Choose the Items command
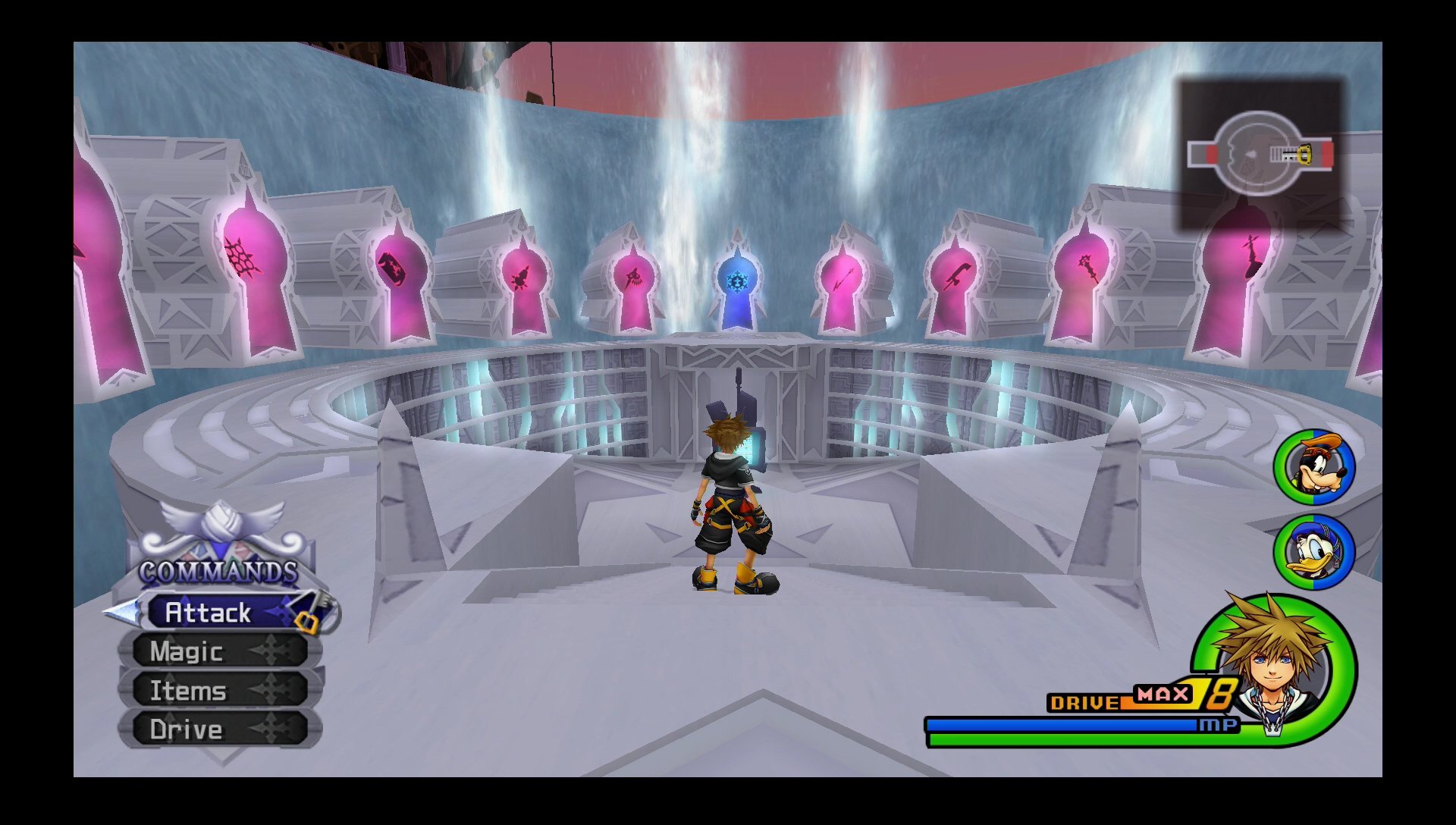 [218, 691]
